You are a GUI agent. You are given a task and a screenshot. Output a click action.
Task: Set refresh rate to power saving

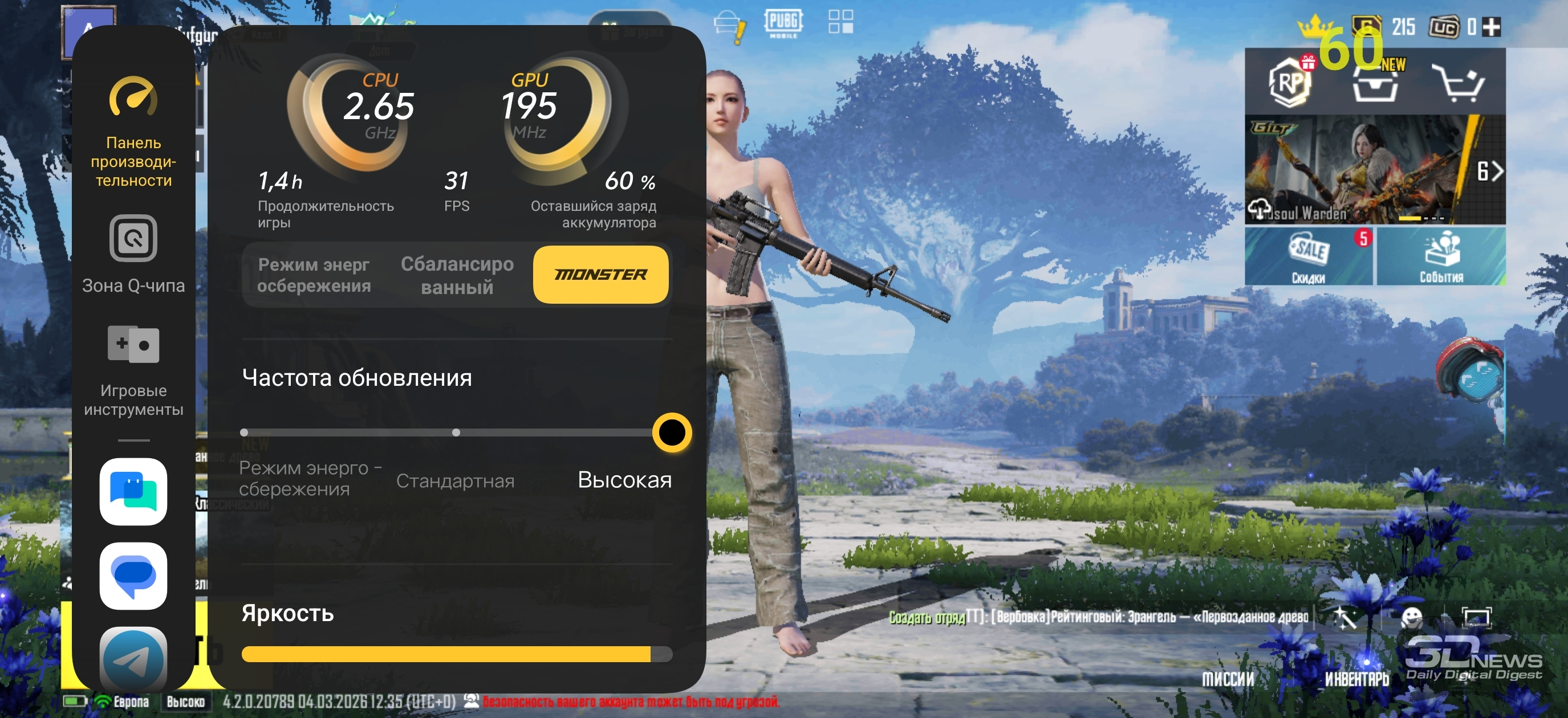pyautogui.click(x=245, y=433)
